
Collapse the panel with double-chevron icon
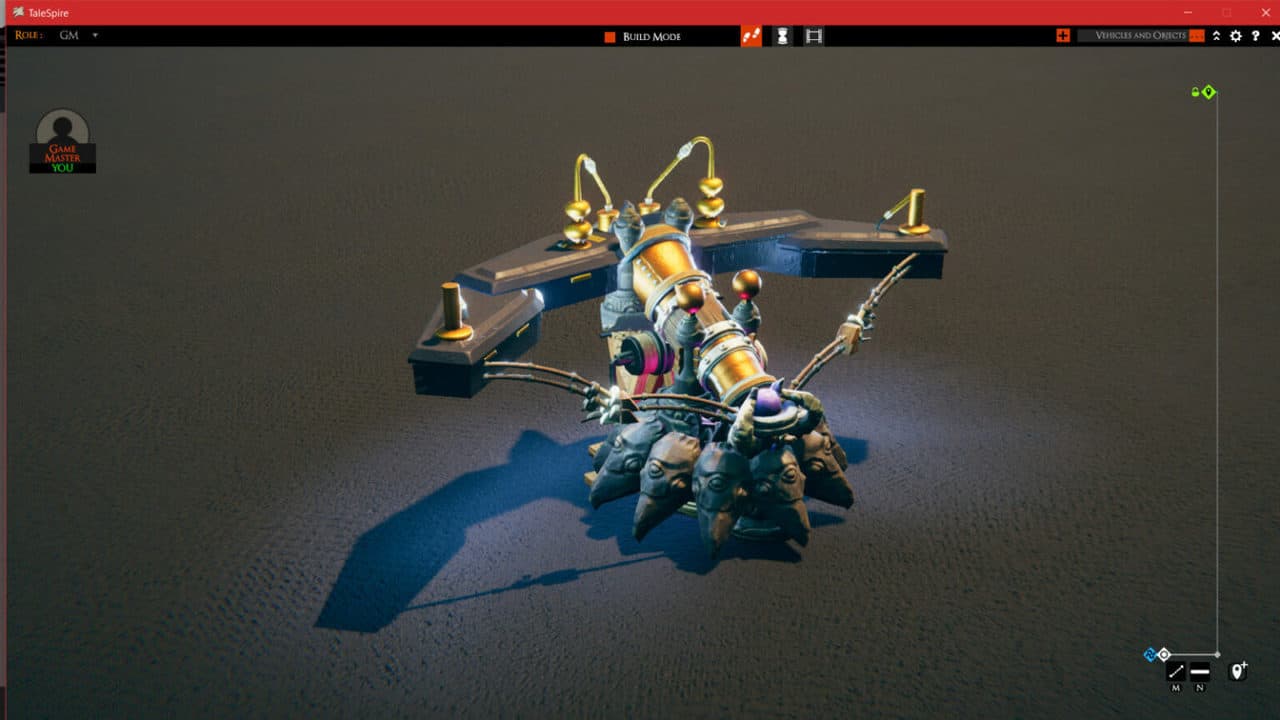(1216, 36)
